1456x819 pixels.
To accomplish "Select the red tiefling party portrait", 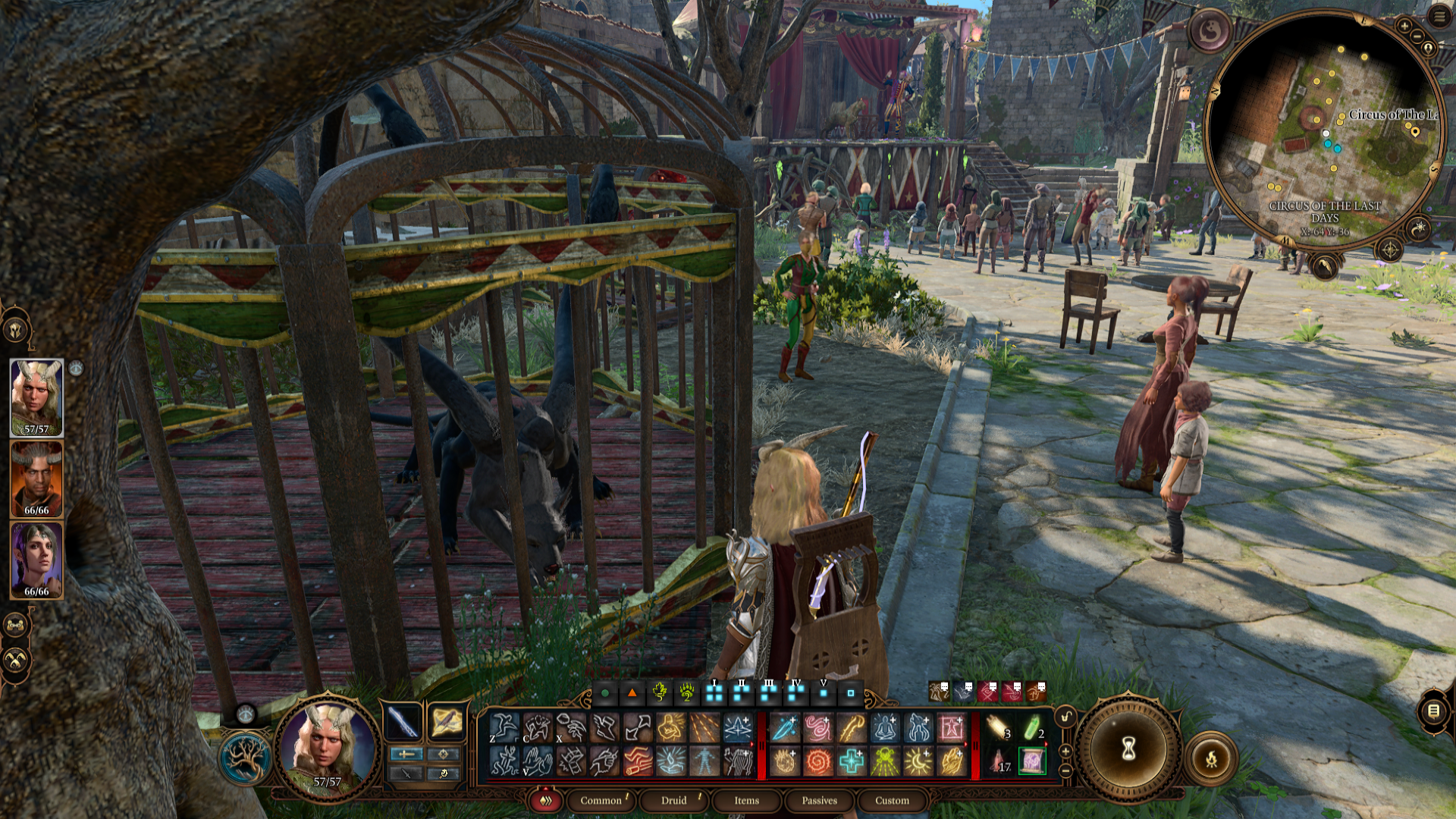I will pos(36,479).
